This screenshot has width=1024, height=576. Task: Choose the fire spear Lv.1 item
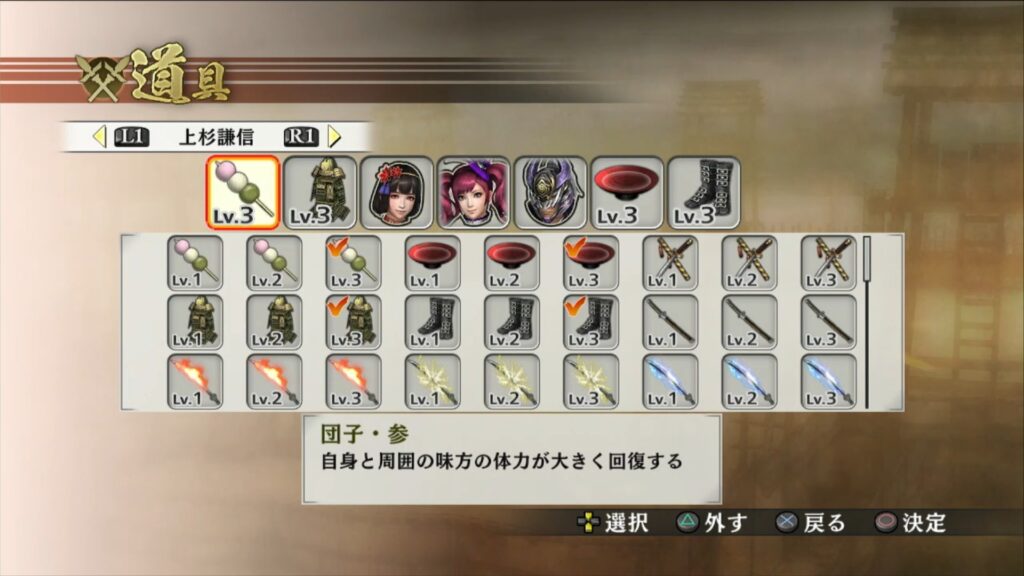(x=194, y=381)
